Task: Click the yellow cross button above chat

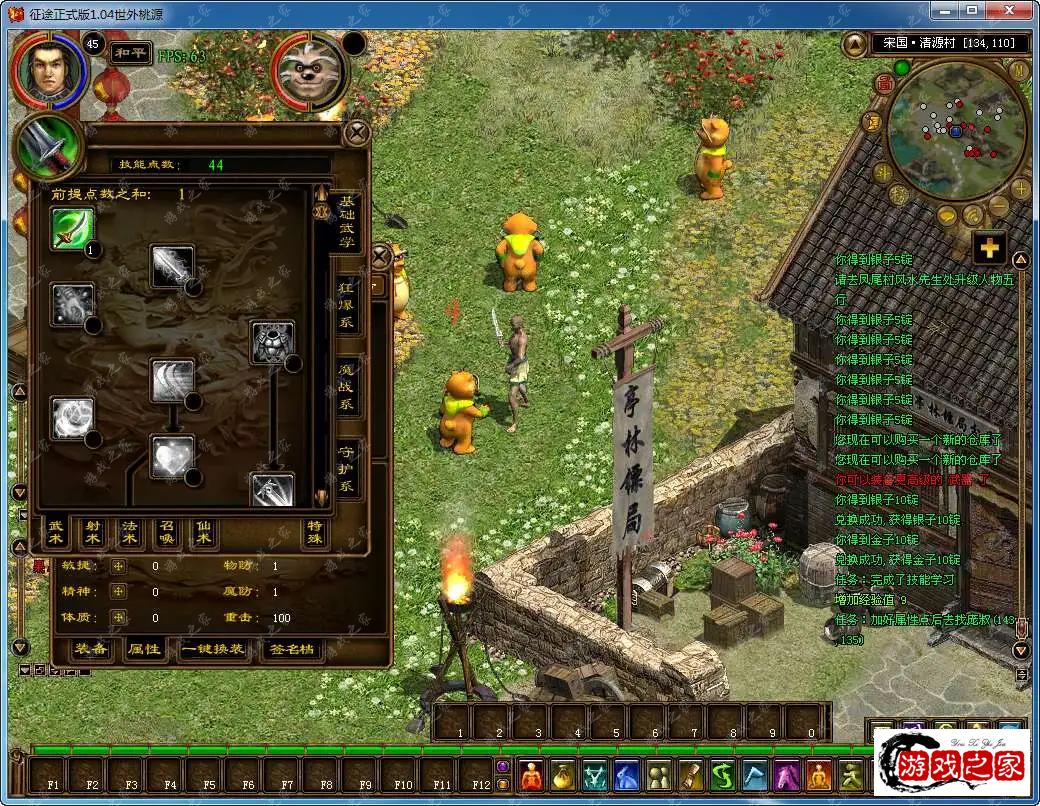Action: coord(989,248)
